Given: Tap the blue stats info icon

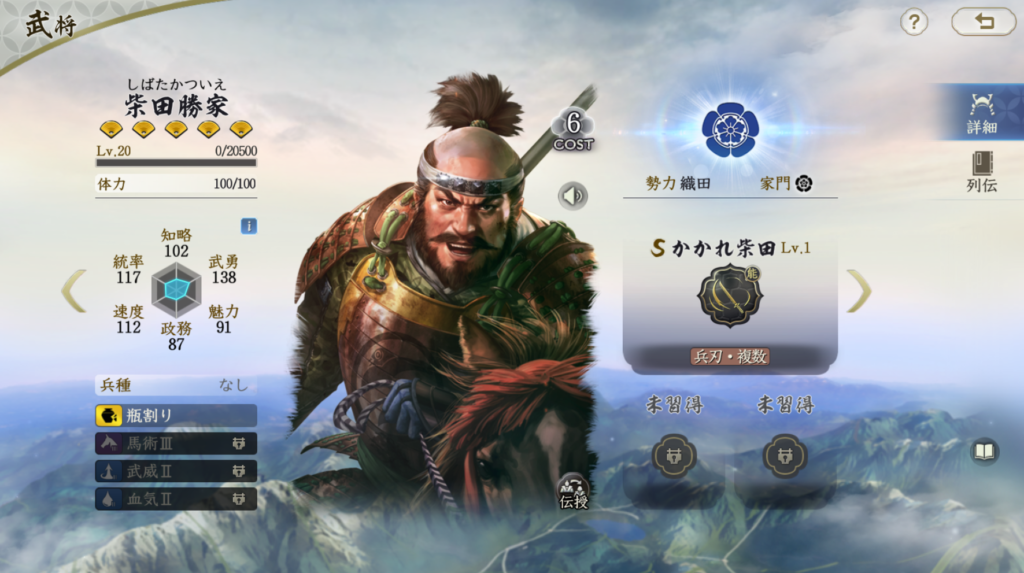Looking at the screenshot, I should pos(248,226).
